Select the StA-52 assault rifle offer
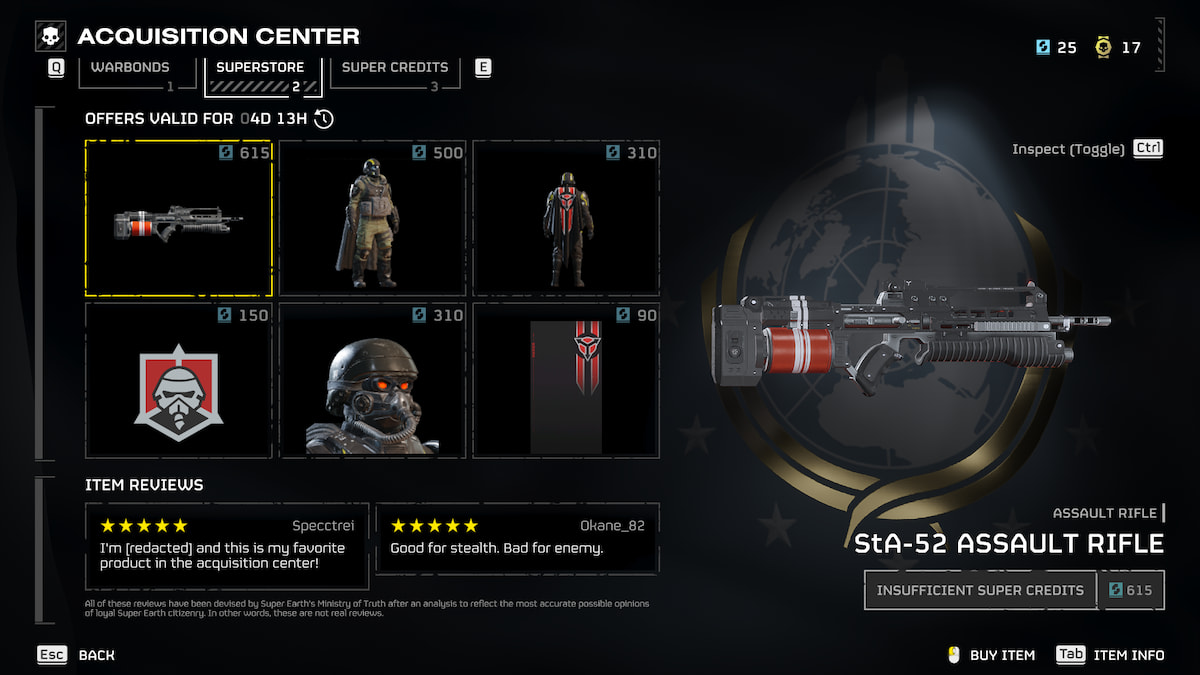The image size is (1200, 675). click(x=178, y=218)
